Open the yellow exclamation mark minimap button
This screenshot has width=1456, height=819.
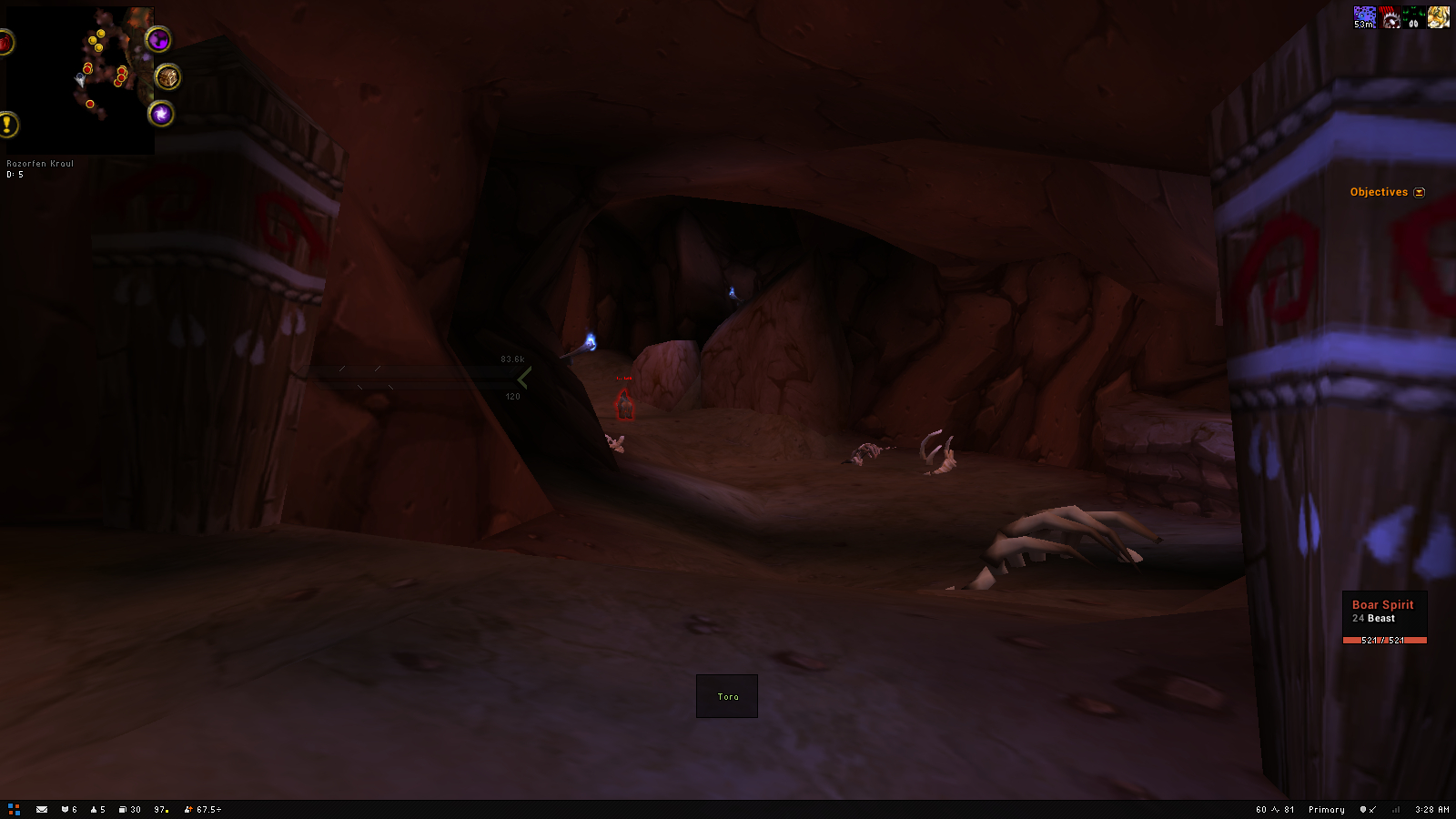(7, 125)
